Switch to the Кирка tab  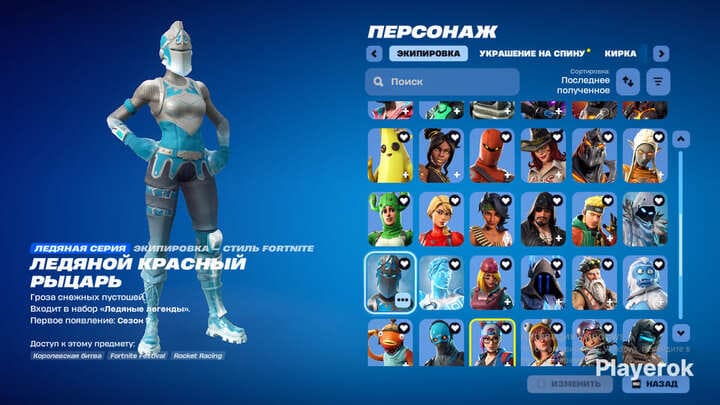coord(620,53)
